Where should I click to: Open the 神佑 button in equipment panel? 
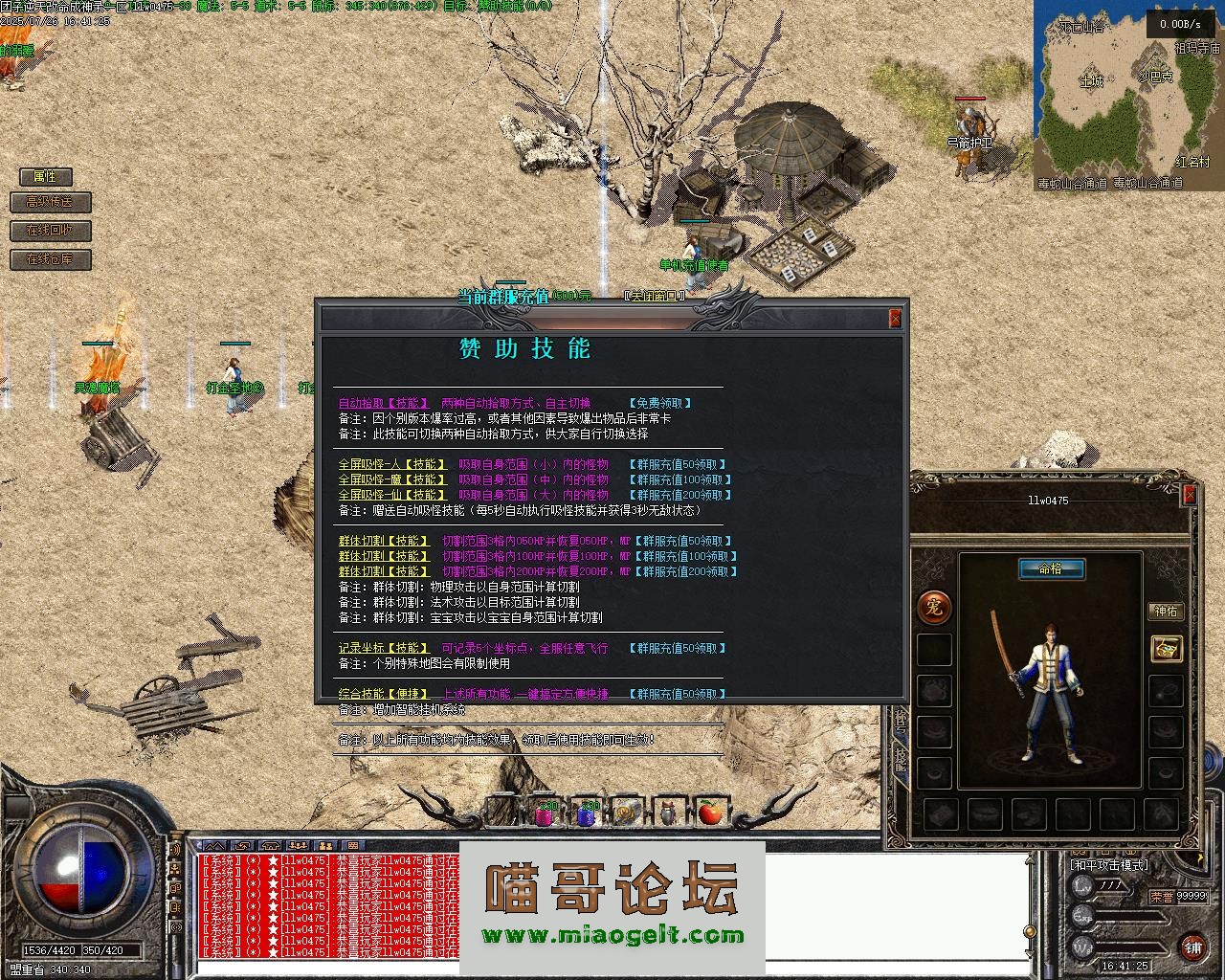click(1166, 611)
